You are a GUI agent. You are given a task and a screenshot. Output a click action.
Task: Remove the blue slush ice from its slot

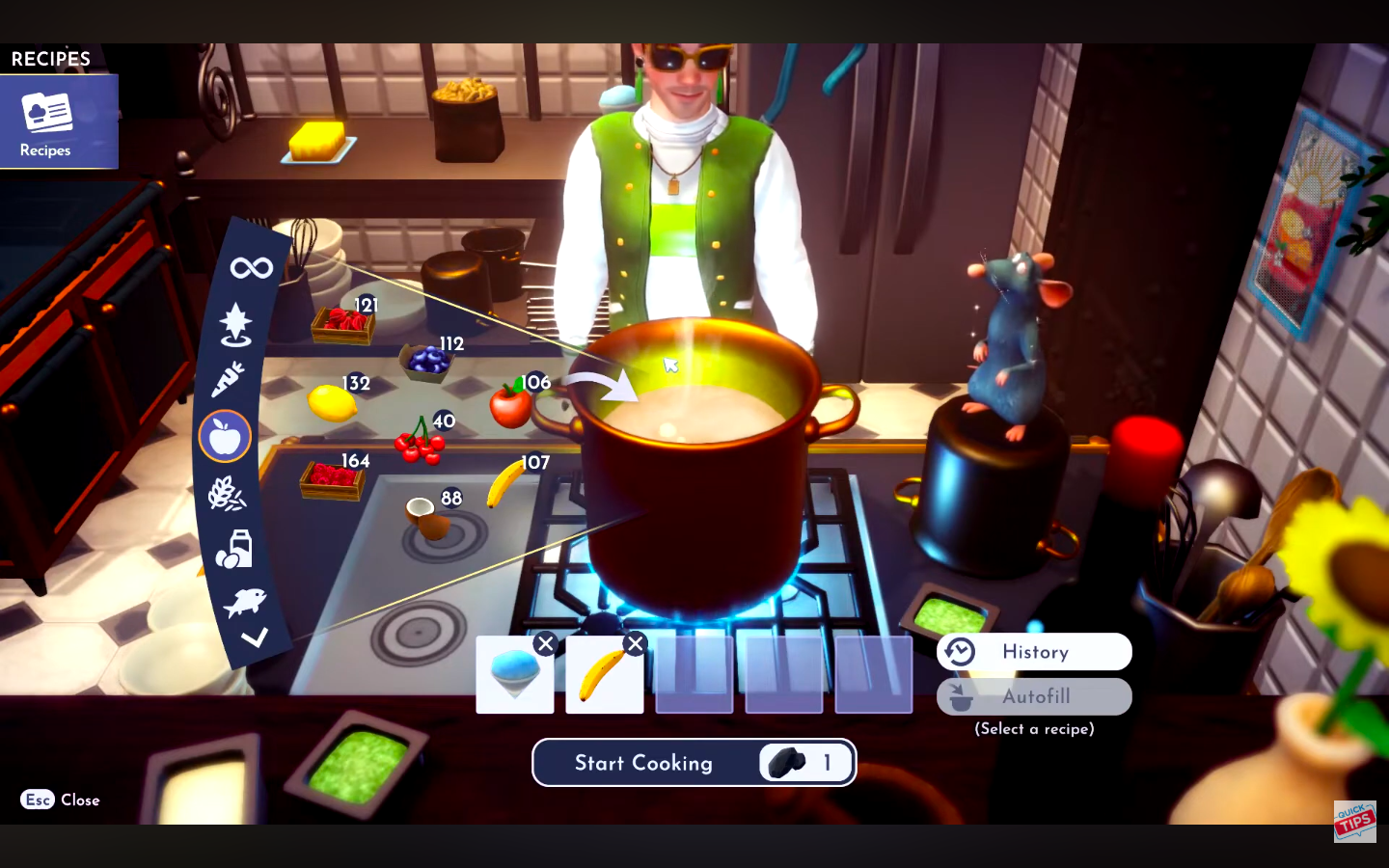click(x=544, y=644)
